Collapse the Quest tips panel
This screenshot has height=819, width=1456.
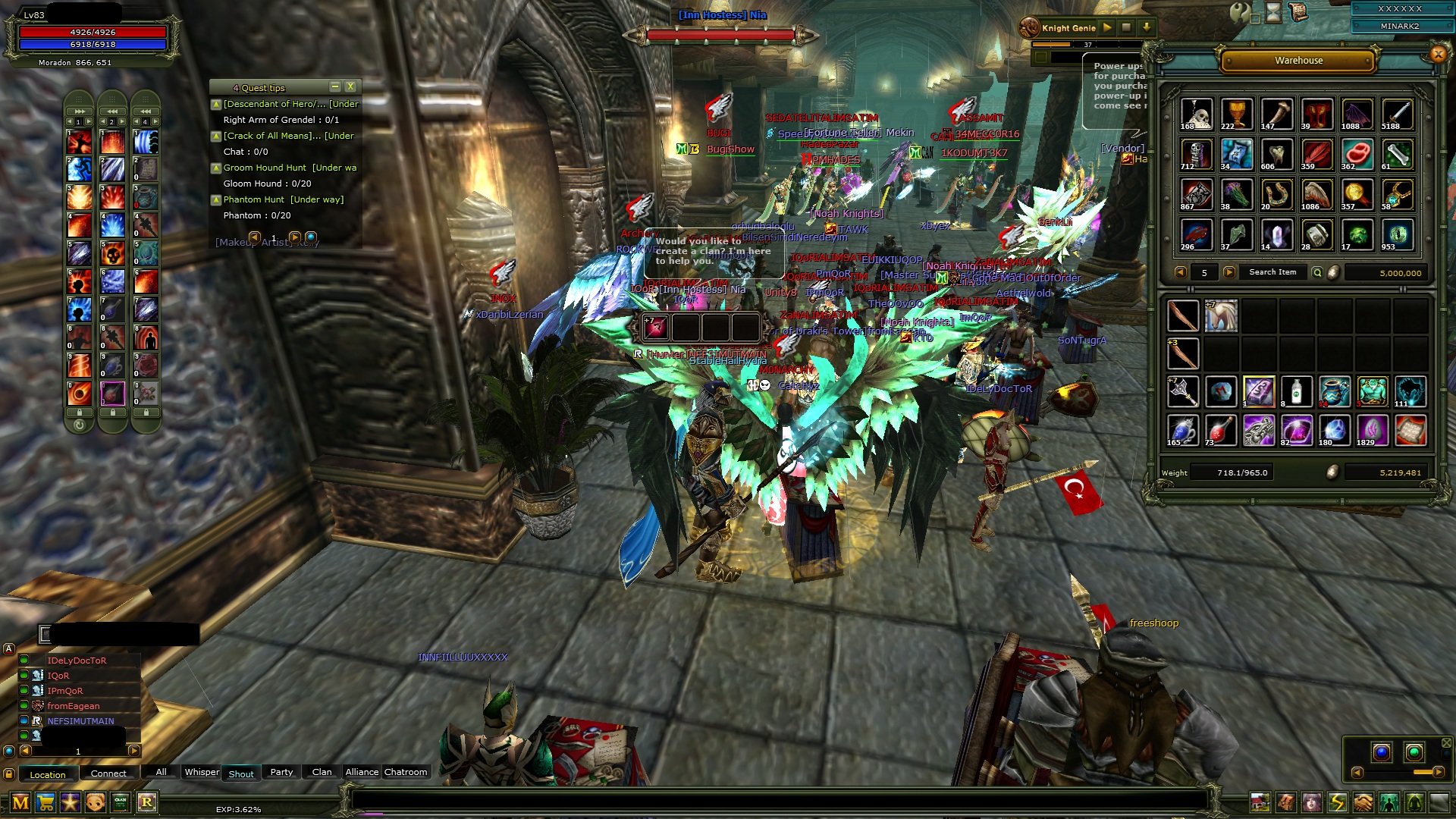pyautogui.click(x=335, y=86)
